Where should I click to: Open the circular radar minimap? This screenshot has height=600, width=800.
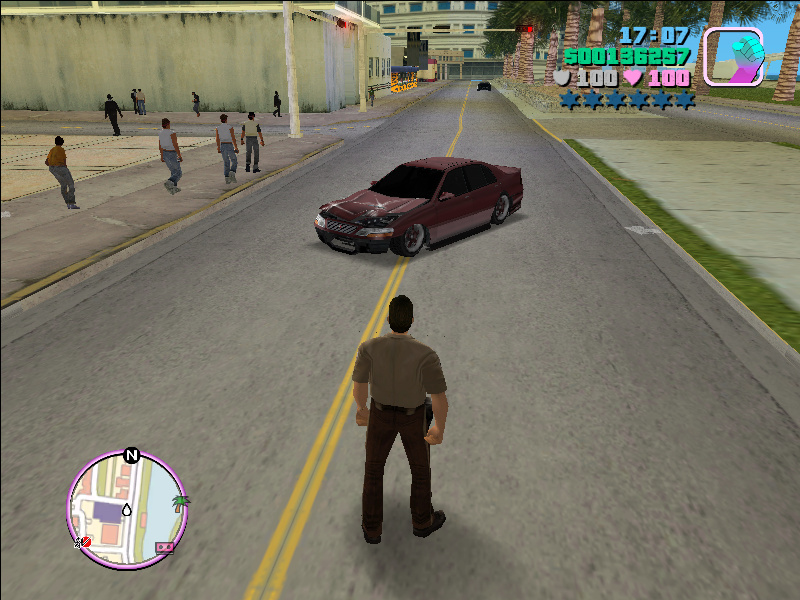point(126,510)
